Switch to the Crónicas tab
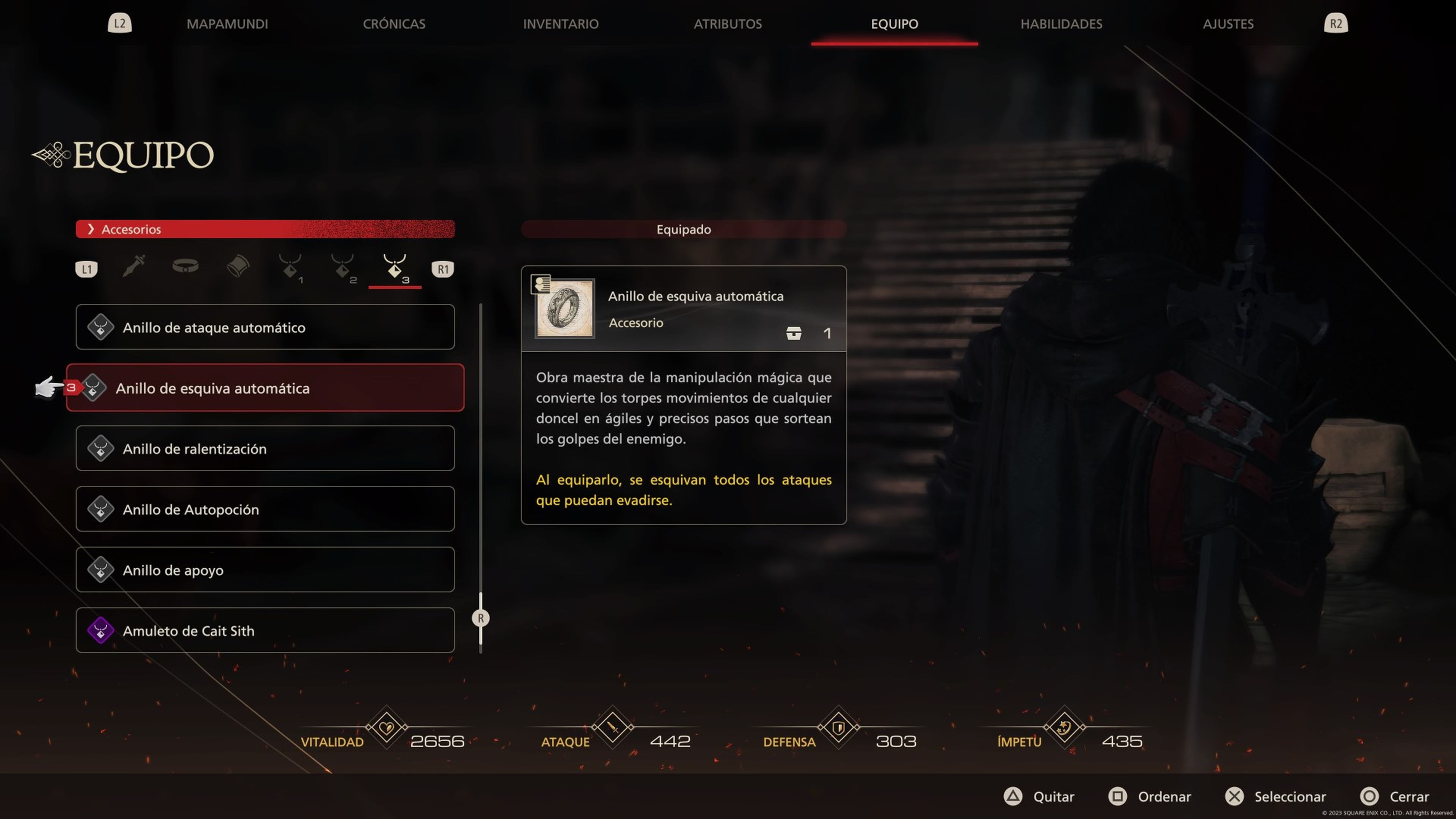The image size is (1456, 819). pyautogui.click(x=394, y=24)
